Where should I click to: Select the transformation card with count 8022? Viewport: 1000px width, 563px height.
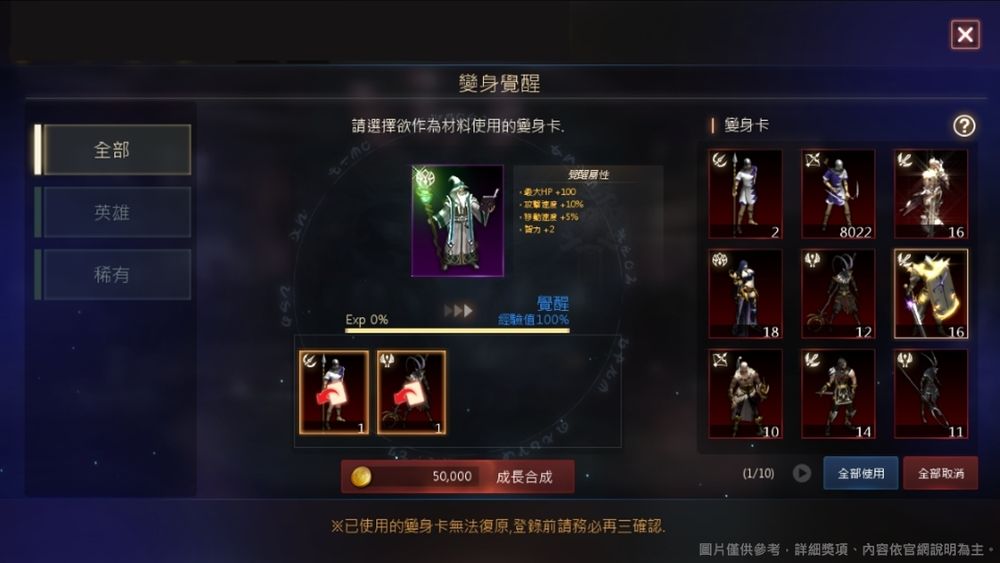[838, 194]
